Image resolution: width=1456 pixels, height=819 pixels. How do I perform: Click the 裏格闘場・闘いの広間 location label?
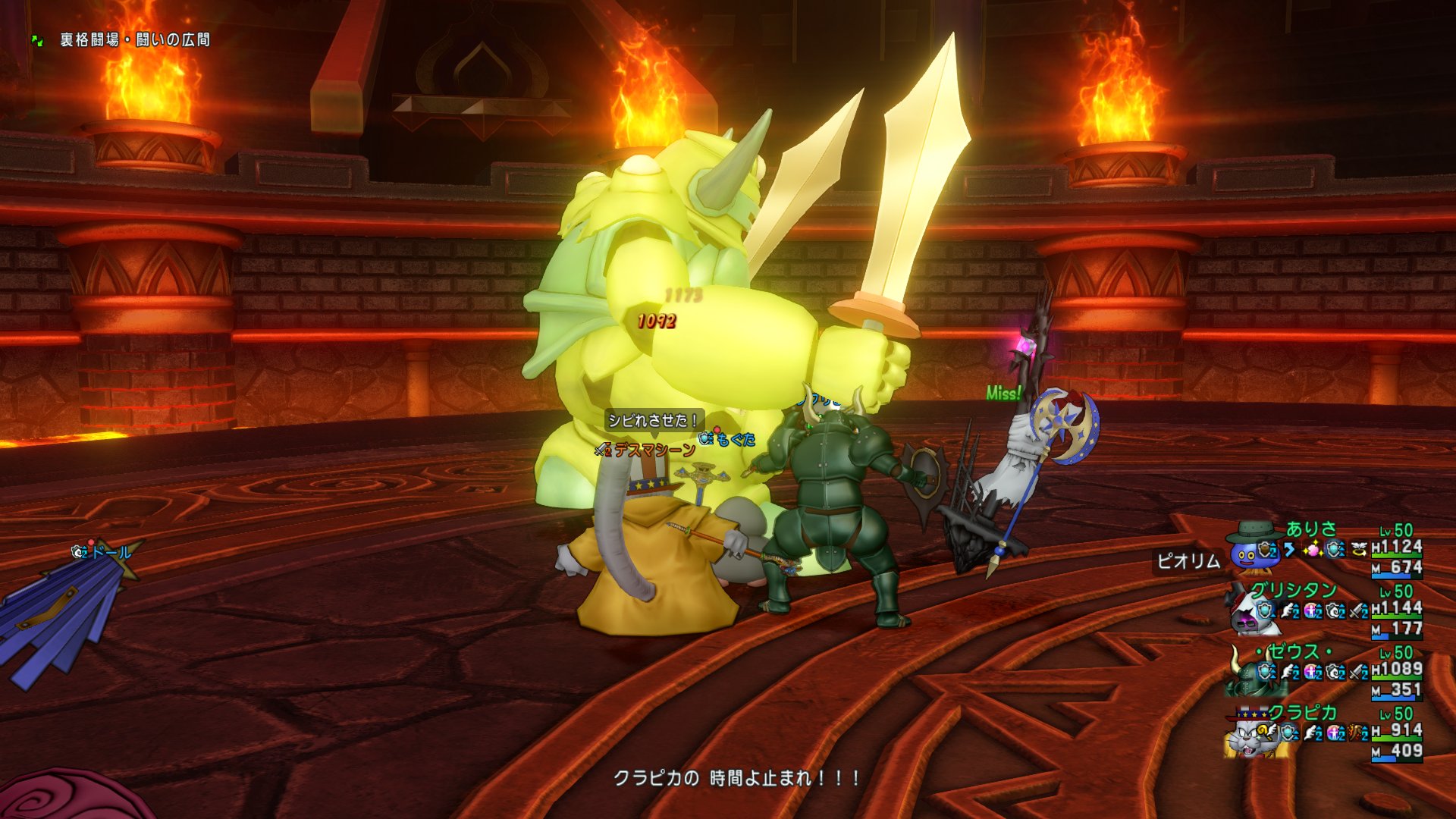pos(135,39)
